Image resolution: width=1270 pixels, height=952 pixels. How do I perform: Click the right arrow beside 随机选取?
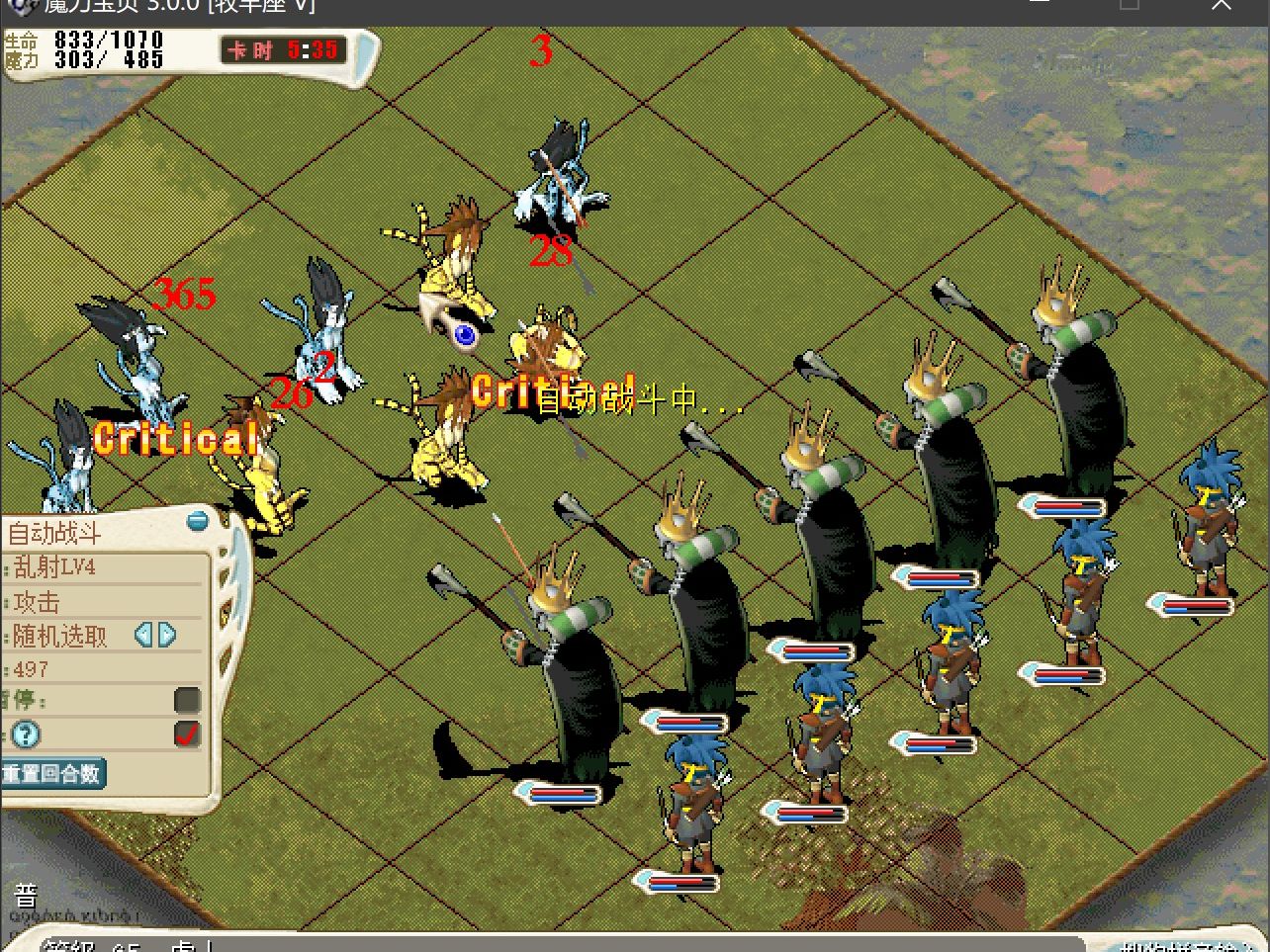[x=167, y=635]
